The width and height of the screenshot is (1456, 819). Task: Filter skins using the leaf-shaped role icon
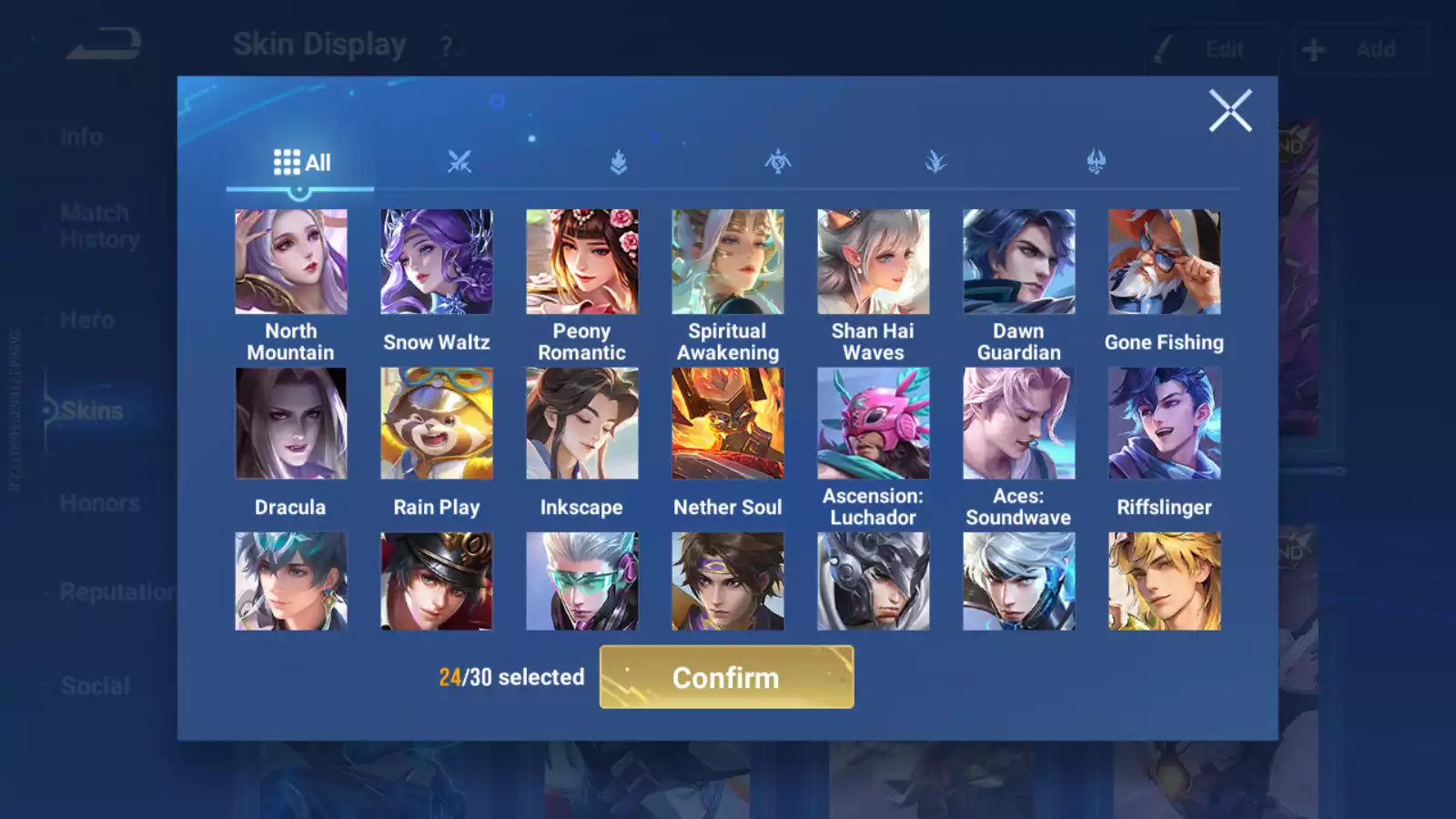pyautogui.click(x=936, y=161)
